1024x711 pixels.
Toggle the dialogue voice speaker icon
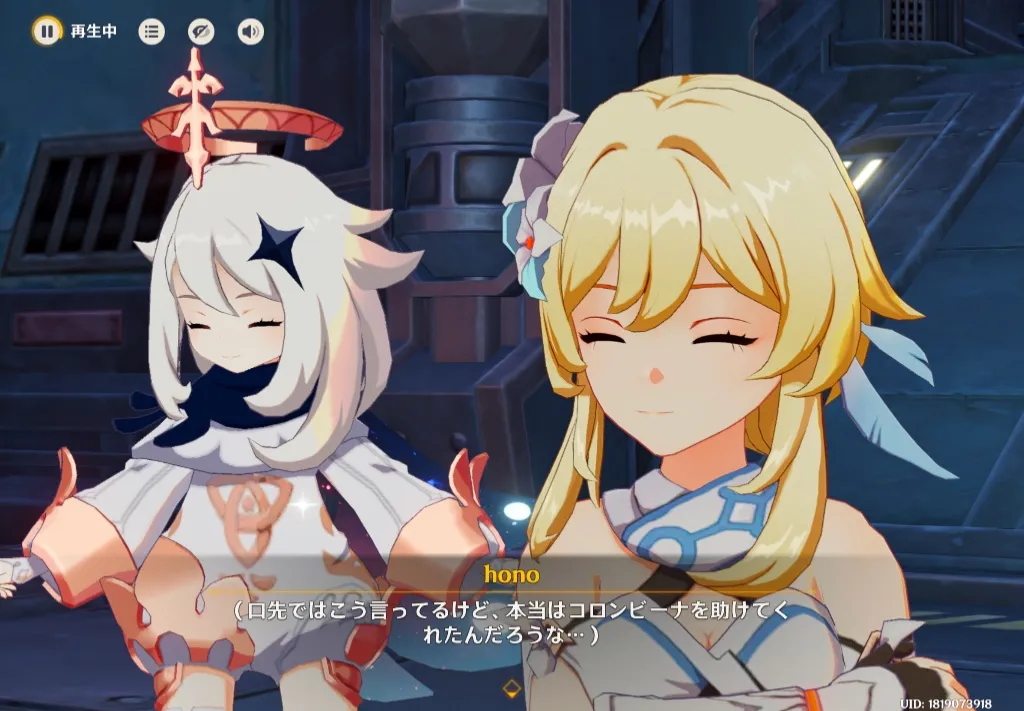(x=251, y=31)
